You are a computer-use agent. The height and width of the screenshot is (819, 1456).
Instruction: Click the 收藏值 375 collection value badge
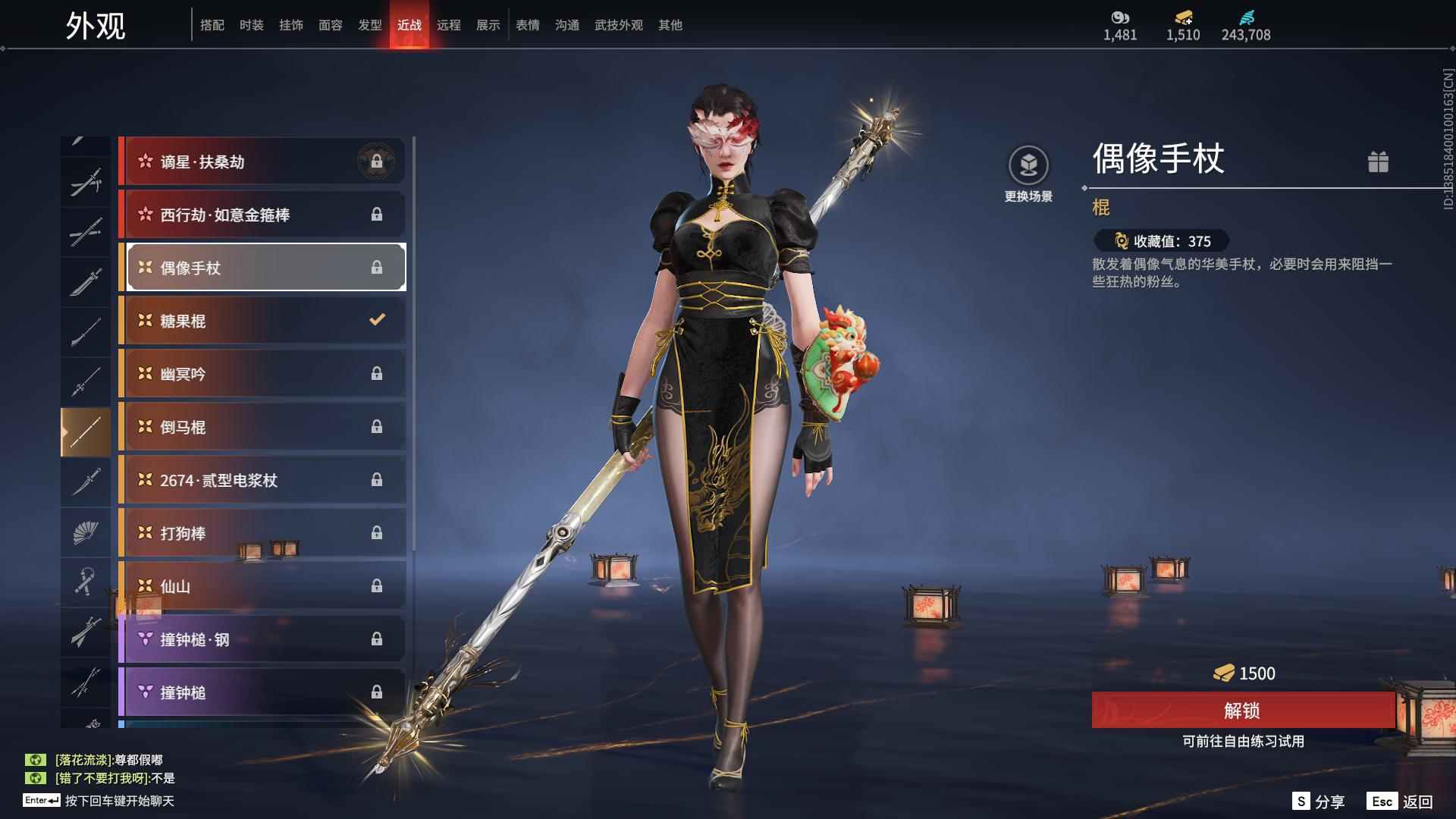(x=1155, y=241)
